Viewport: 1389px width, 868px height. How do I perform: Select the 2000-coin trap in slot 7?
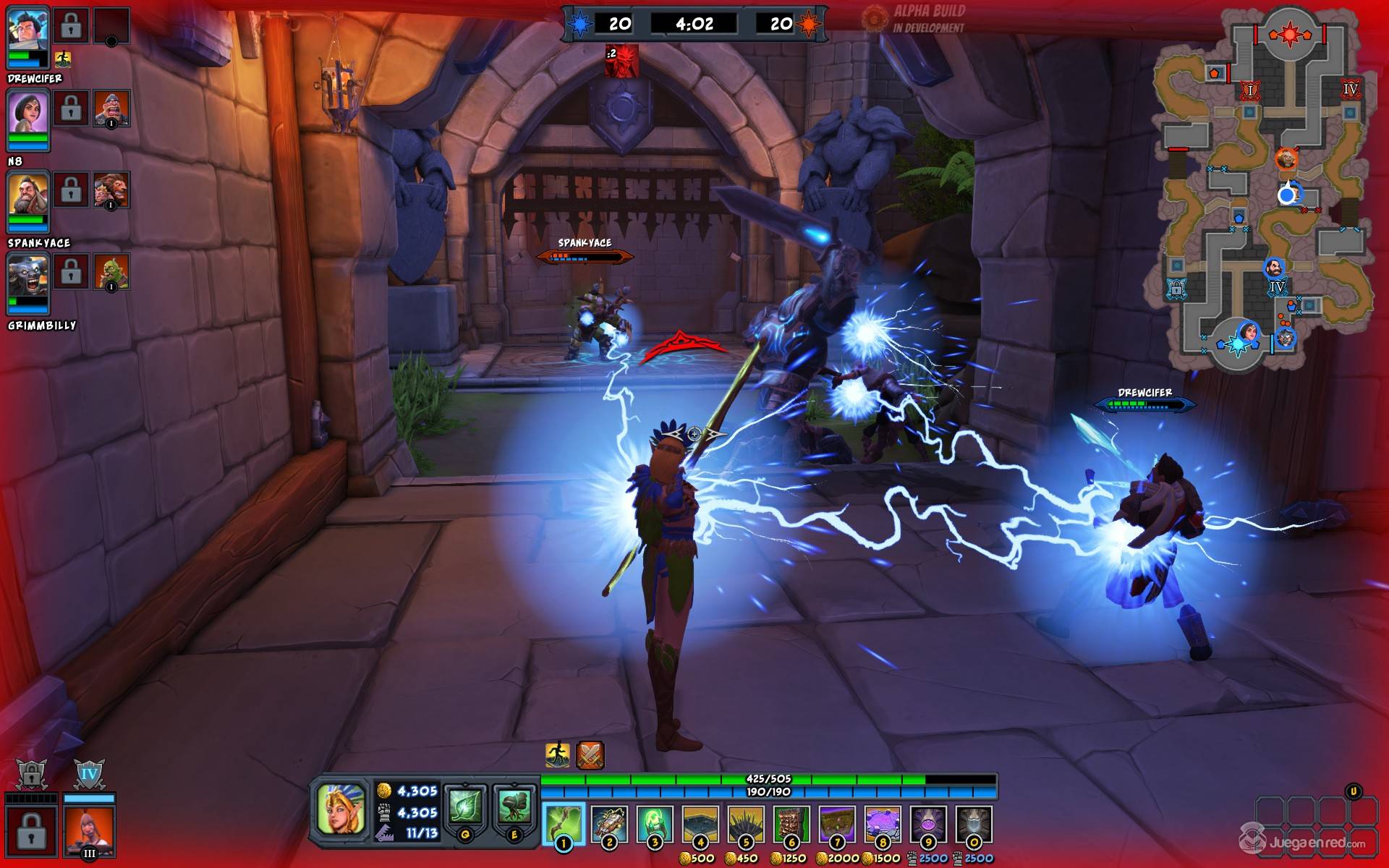coord(837,823)
